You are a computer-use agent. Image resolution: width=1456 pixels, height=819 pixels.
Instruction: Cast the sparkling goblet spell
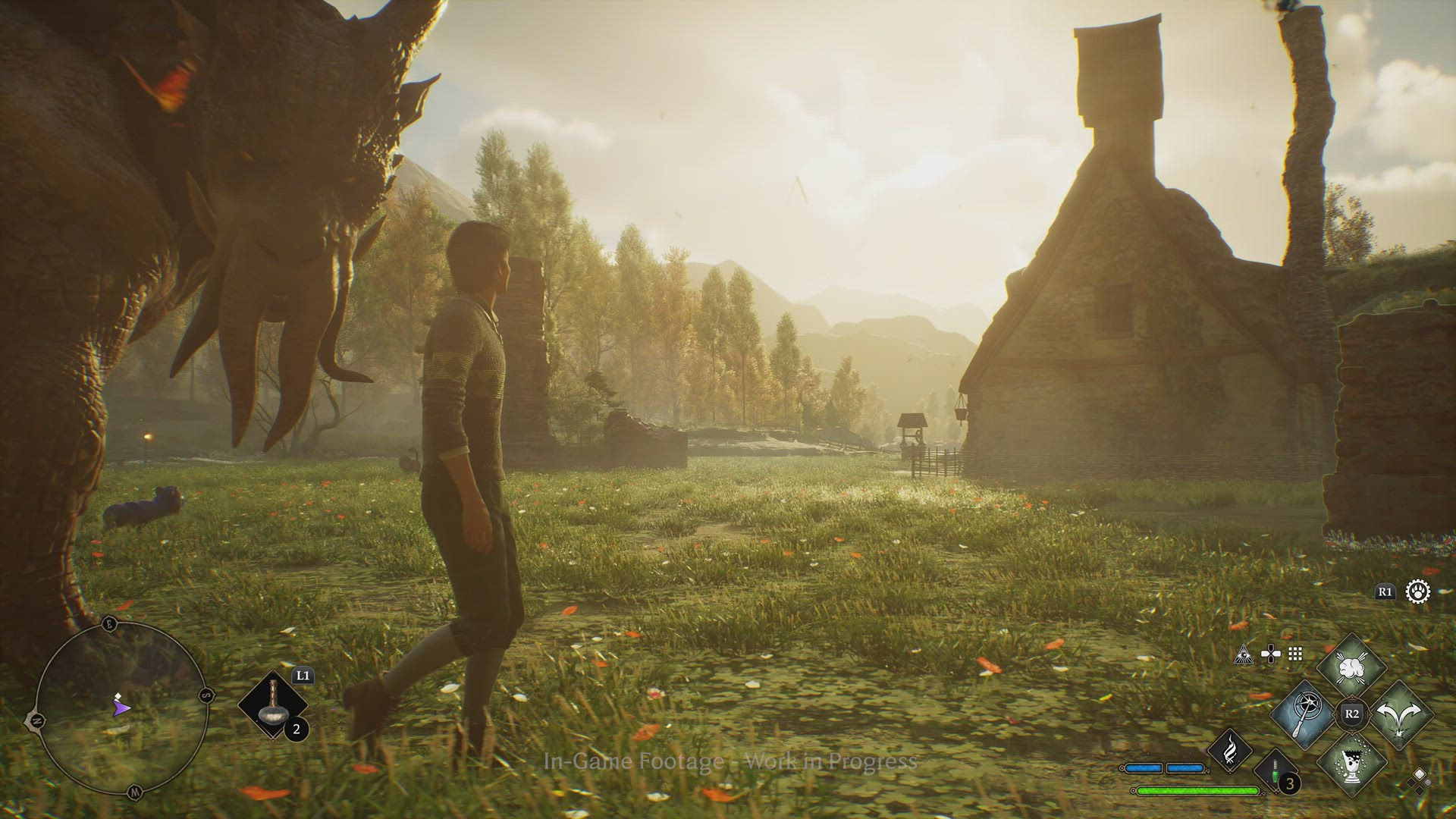pos(1351,761)
